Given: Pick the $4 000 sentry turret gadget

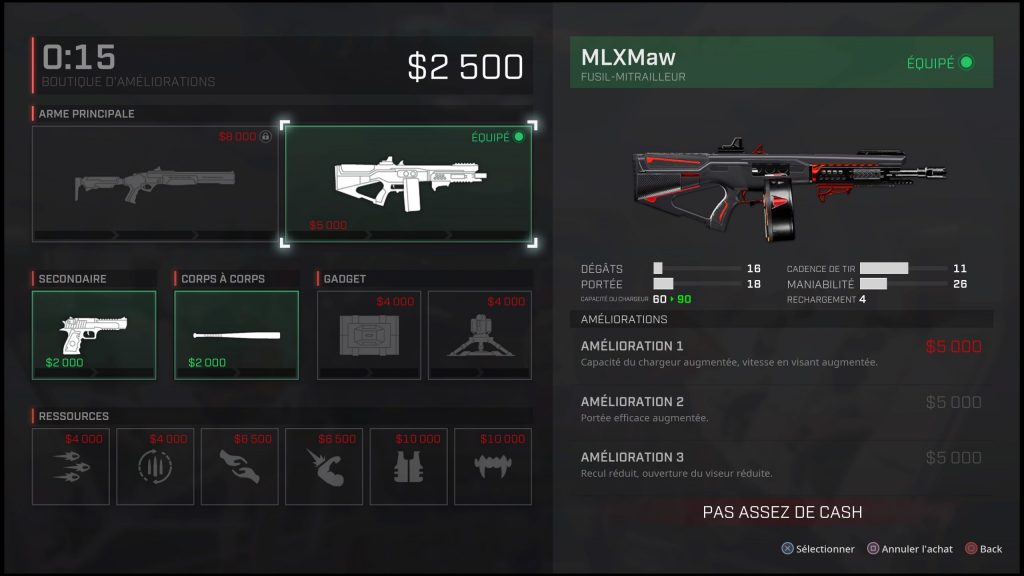Looking at the screenshot, I should click(478, 335).
